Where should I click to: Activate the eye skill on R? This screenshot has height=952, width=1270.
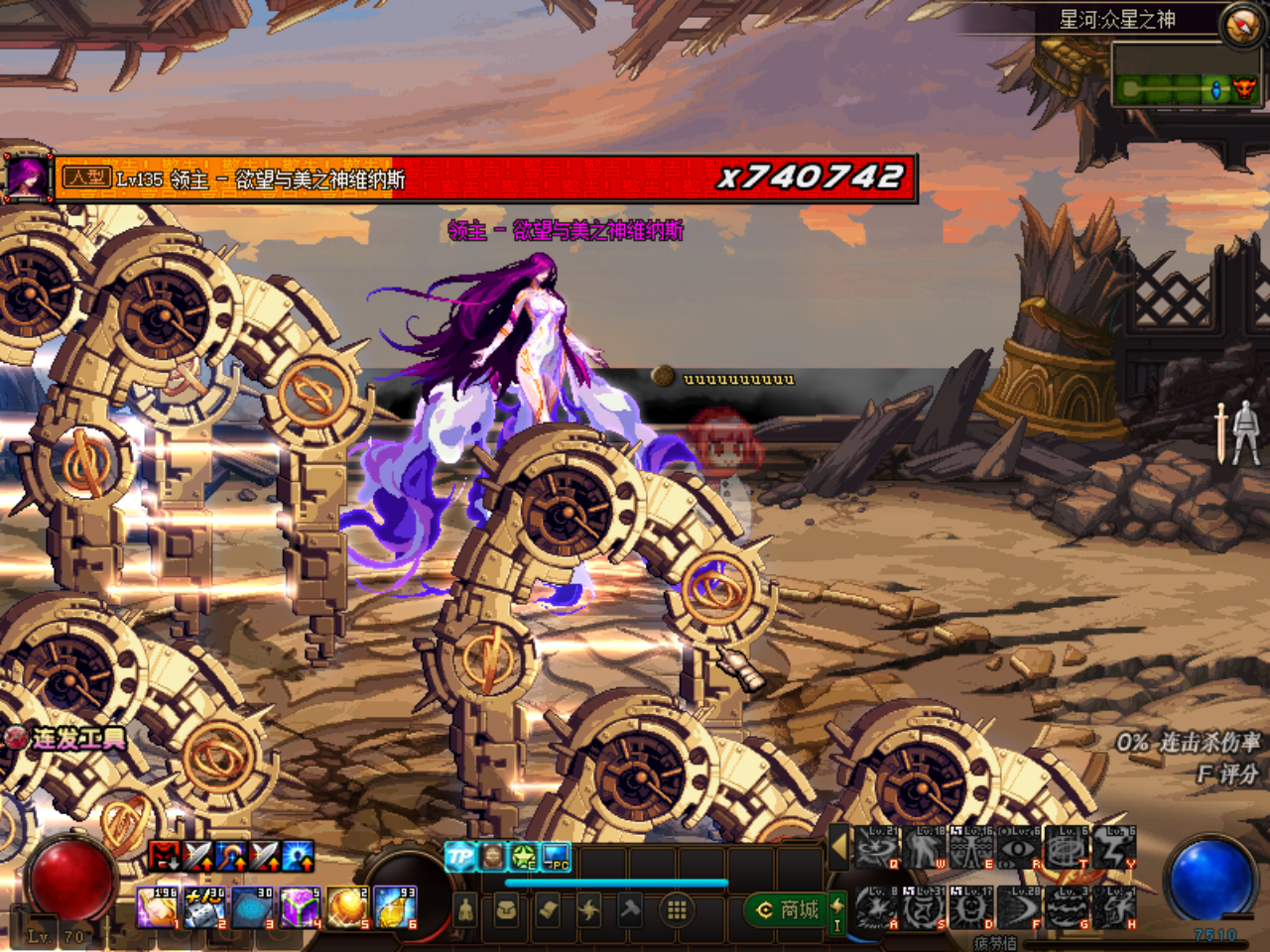pyautogui.click(x=1019, y=848)
